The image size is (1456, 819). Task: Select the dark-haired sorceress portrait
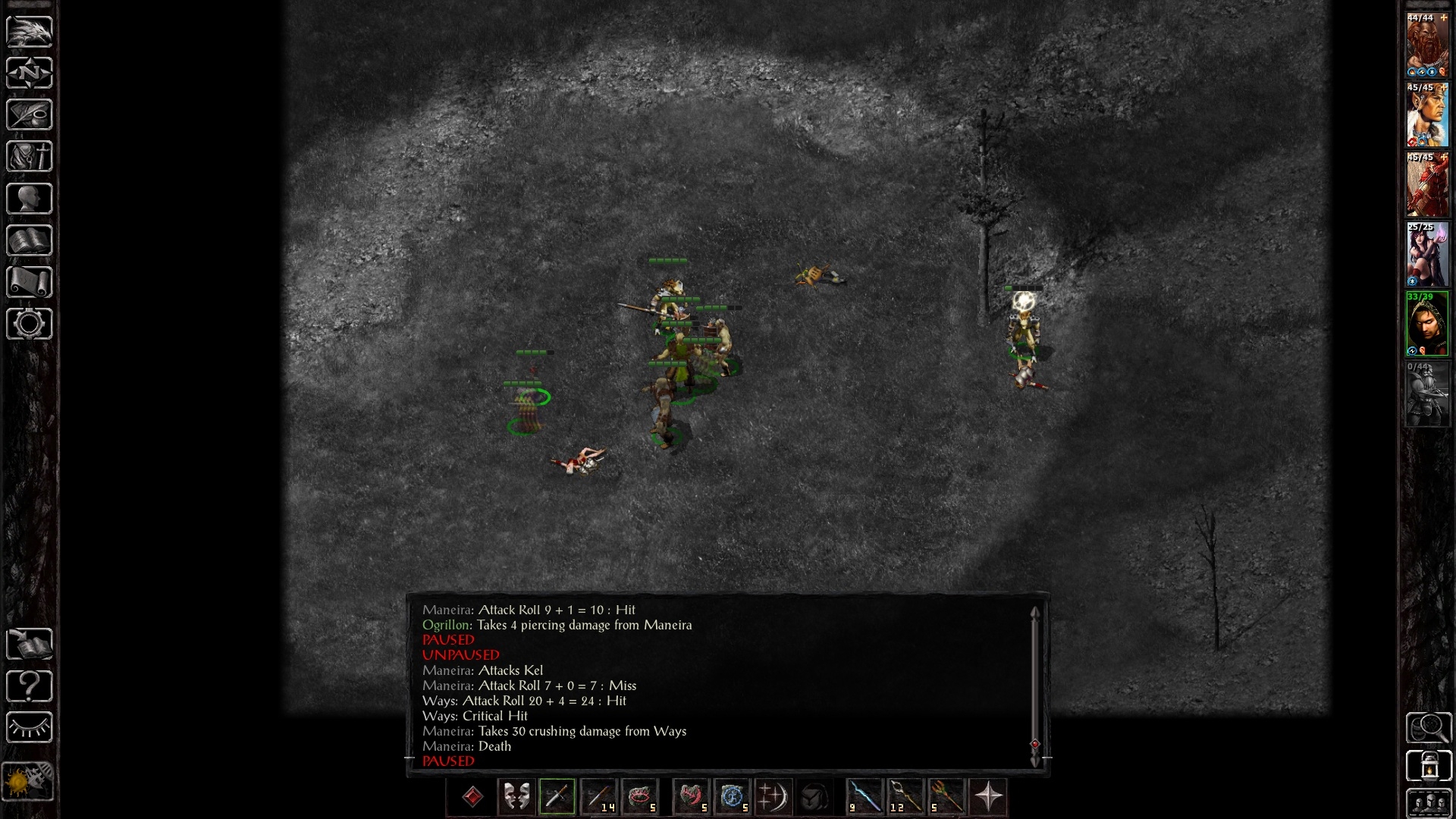click(1427, 255)
